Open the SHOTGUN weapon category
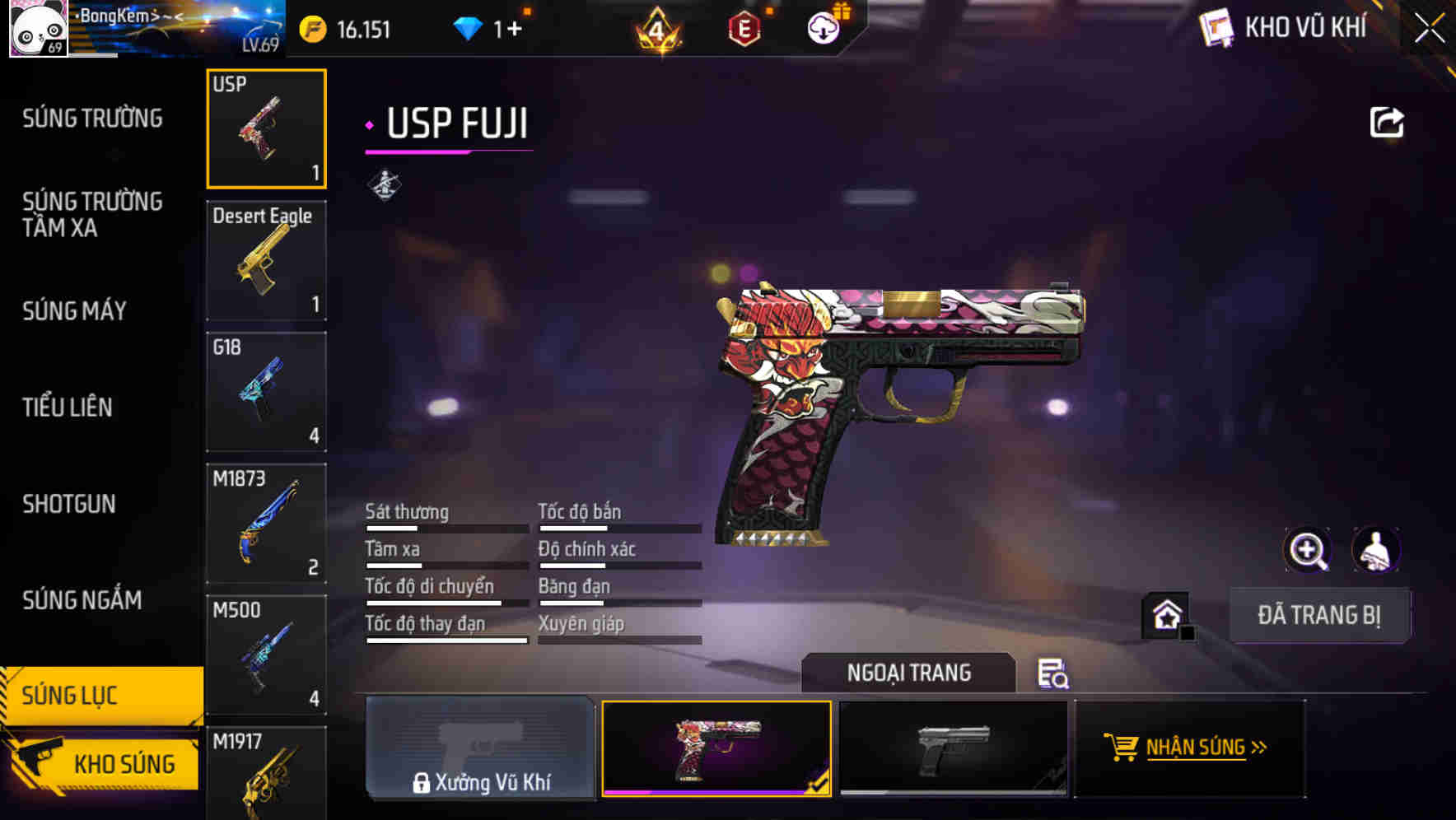 (69, 503)
